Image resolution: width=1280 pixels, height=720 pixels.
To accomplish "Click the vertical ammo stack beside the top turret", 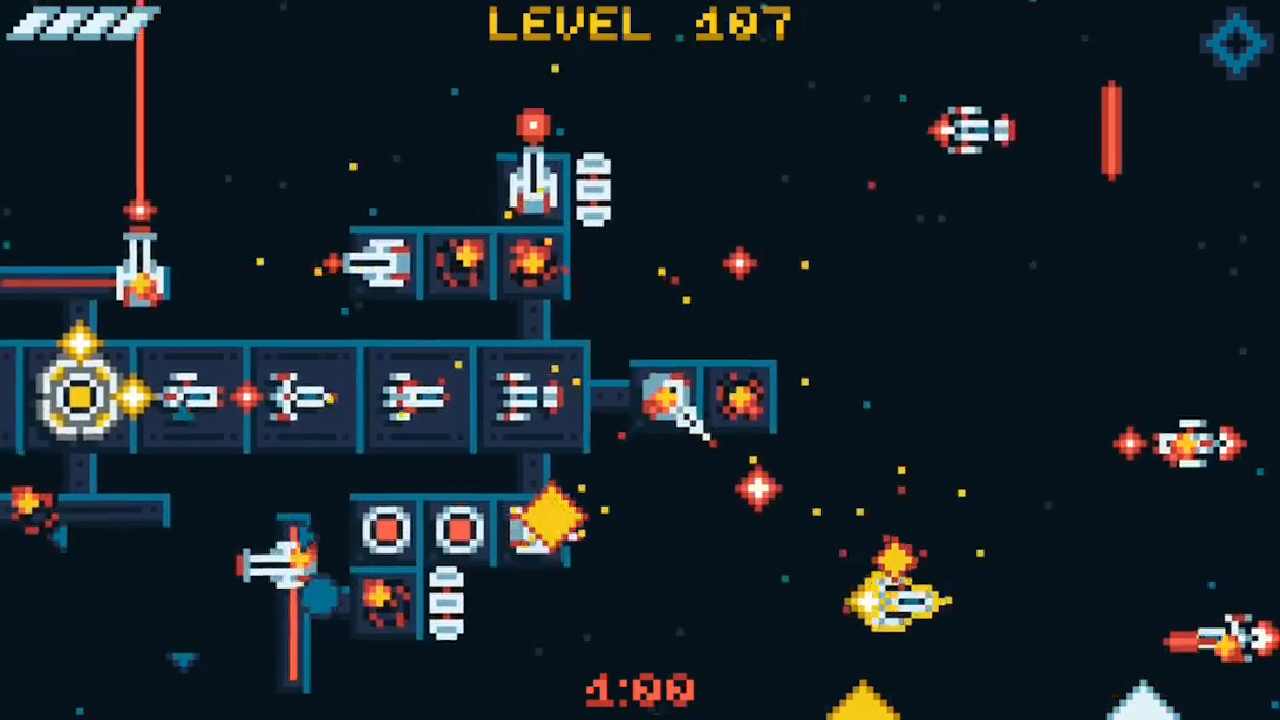I will coord(594,188).
